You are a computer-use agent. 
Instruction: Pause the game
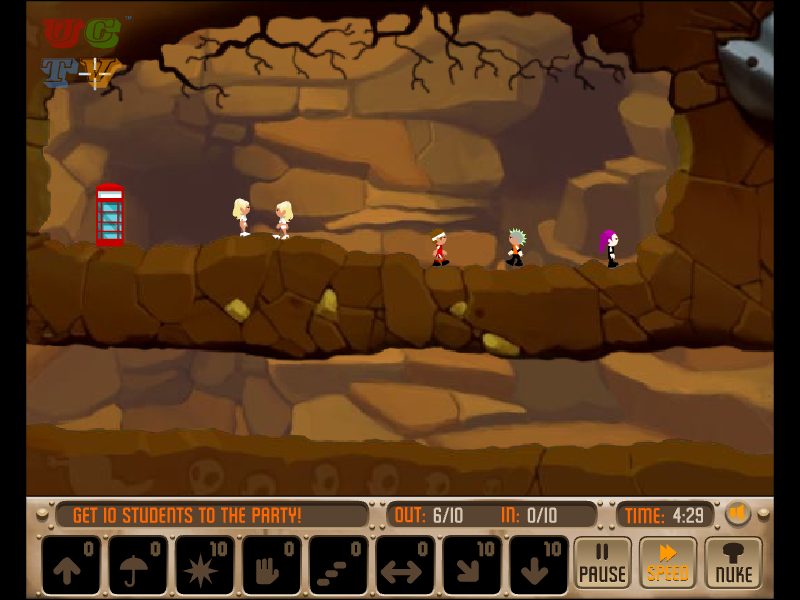point(602,563)
